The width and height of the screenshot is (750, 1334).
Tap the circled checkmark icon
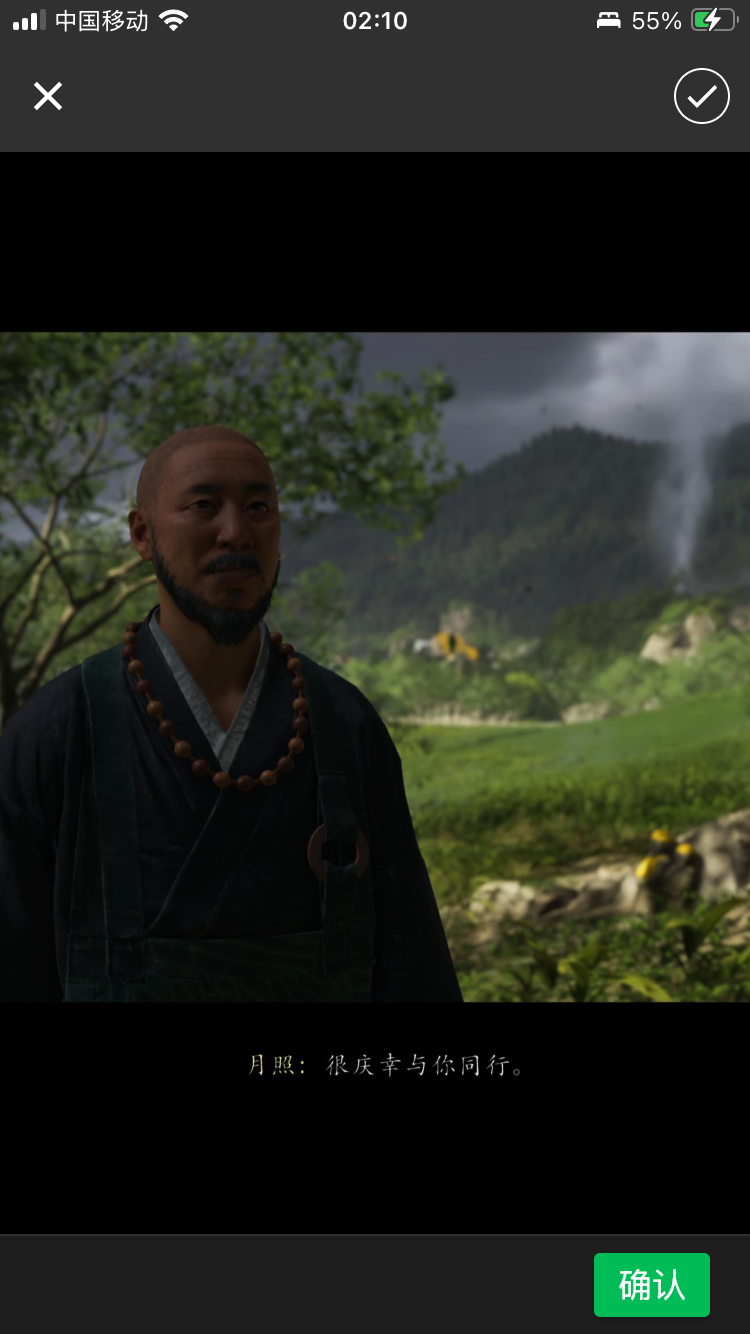(x=702, y=96)
